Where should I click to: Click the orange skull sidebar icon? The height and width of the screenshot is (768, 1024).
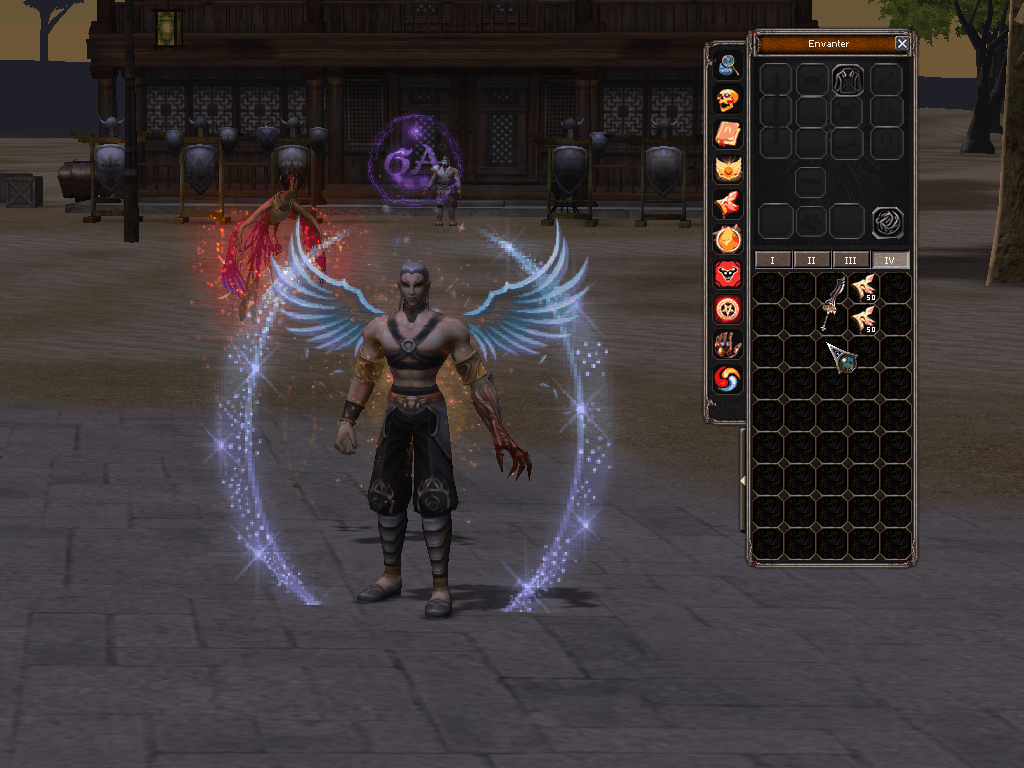click(x=728, y=100)
